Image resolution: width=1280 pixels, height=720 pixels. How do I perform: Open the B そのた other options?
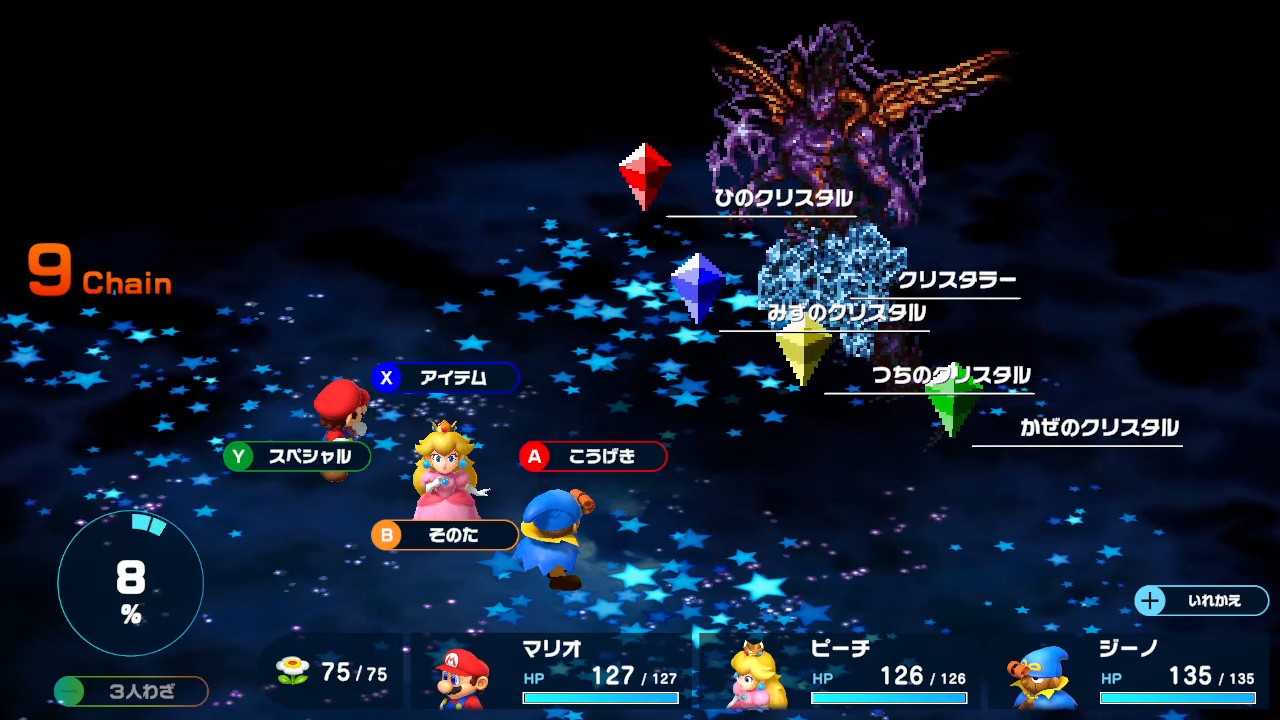[443, 535]
